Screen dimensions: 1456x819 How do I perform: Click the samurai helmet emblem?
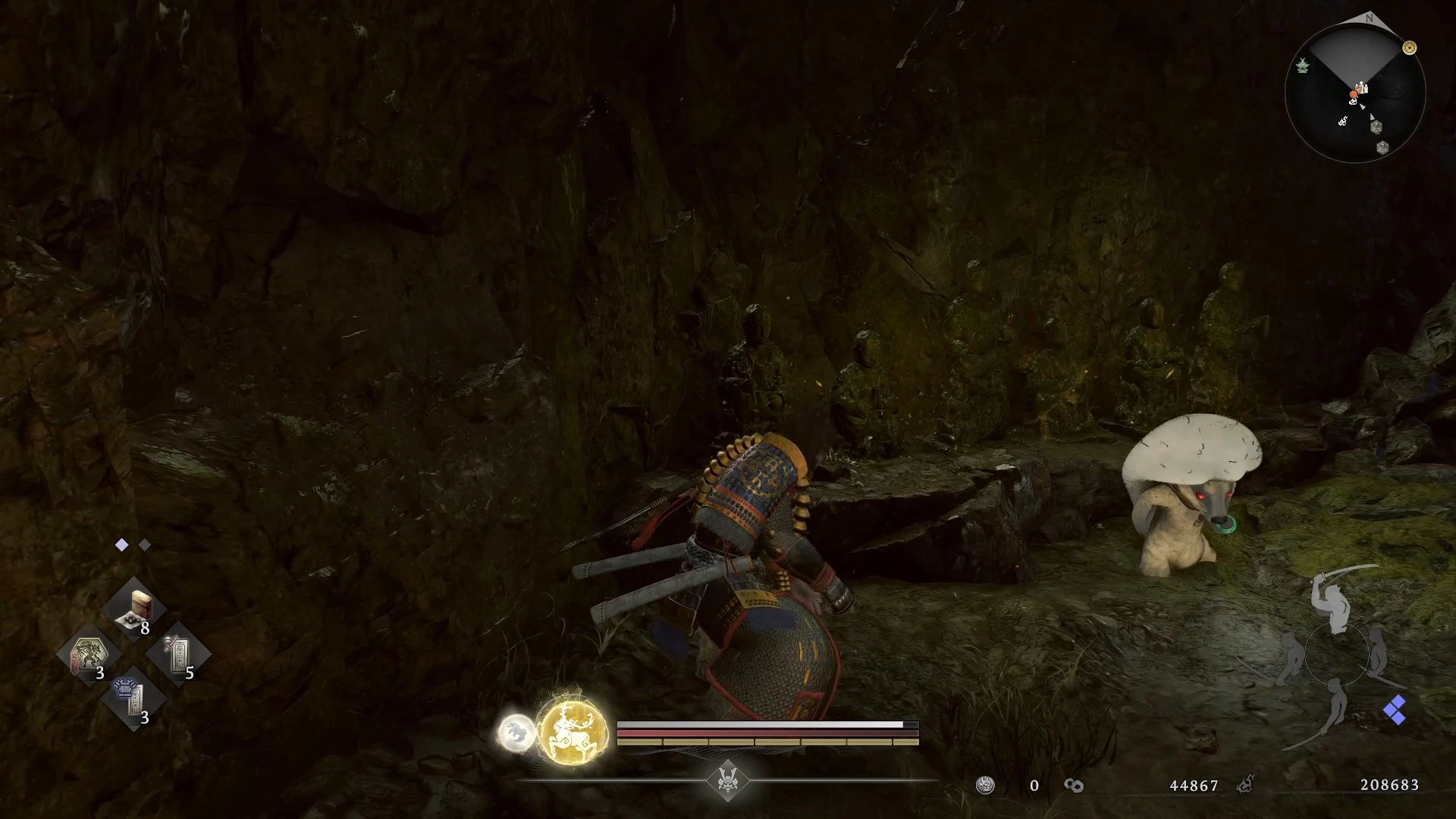tap(728, 780)
